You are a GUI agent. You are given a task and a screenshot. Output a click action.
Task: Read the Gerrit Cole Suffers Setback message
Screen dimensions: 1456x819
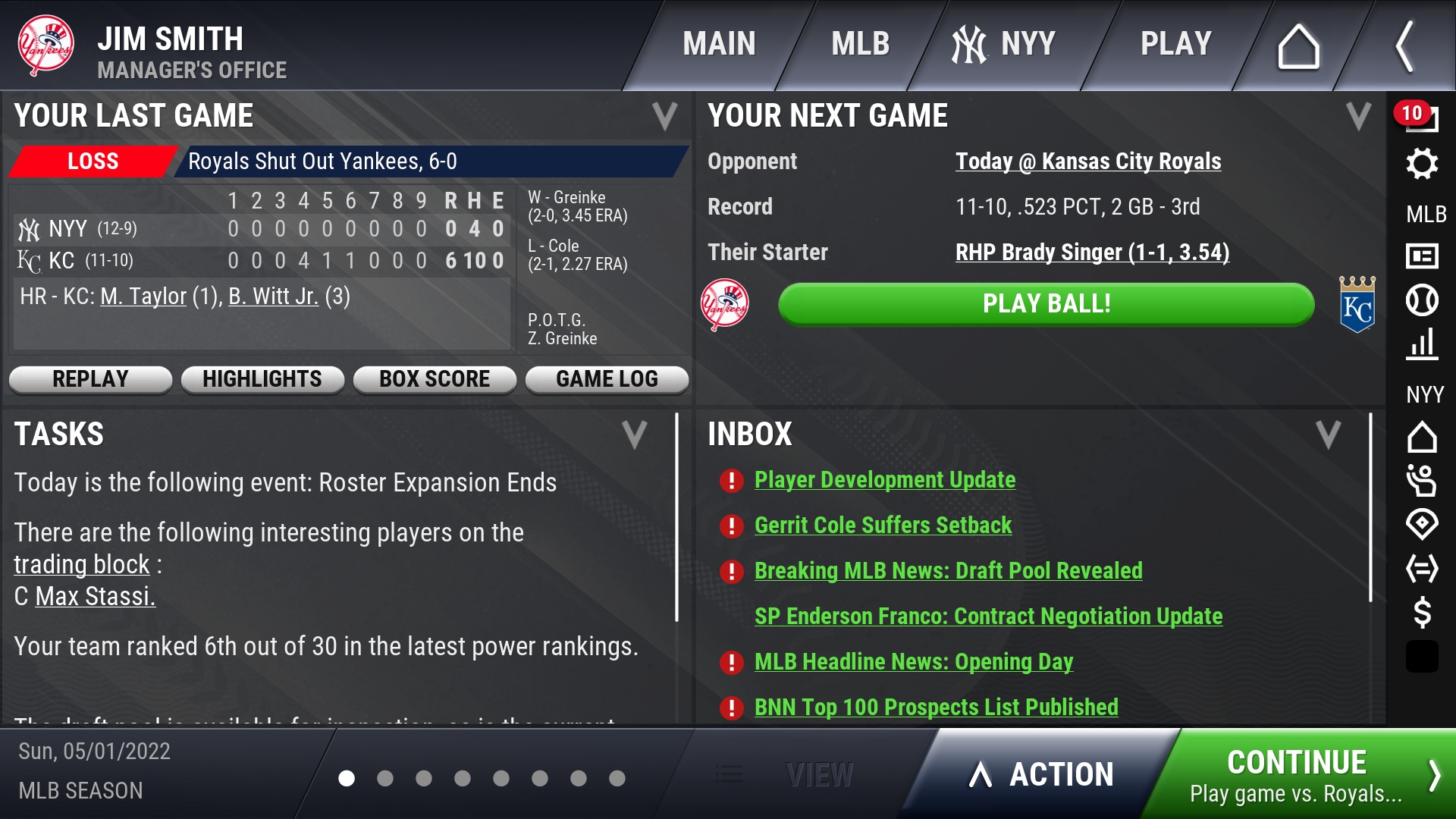click(x=883, y=526)
